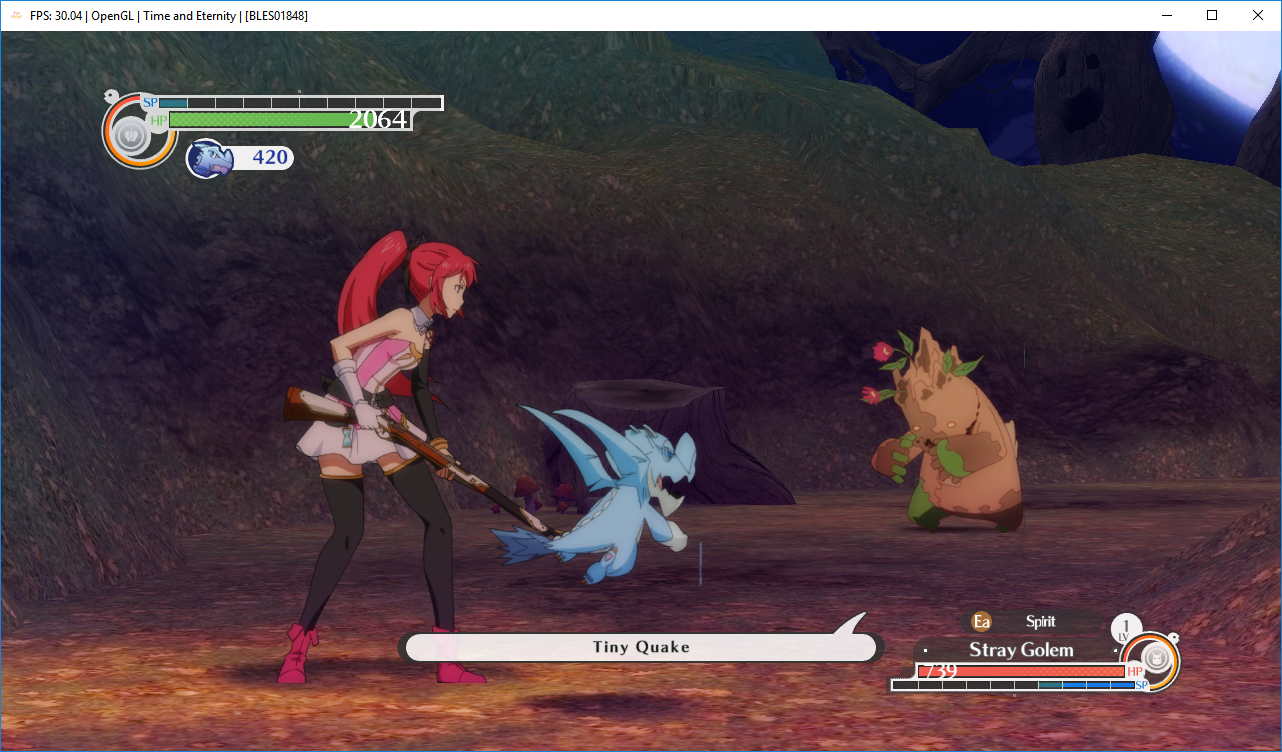Select the Ea element icon

[x=982, y=622]
